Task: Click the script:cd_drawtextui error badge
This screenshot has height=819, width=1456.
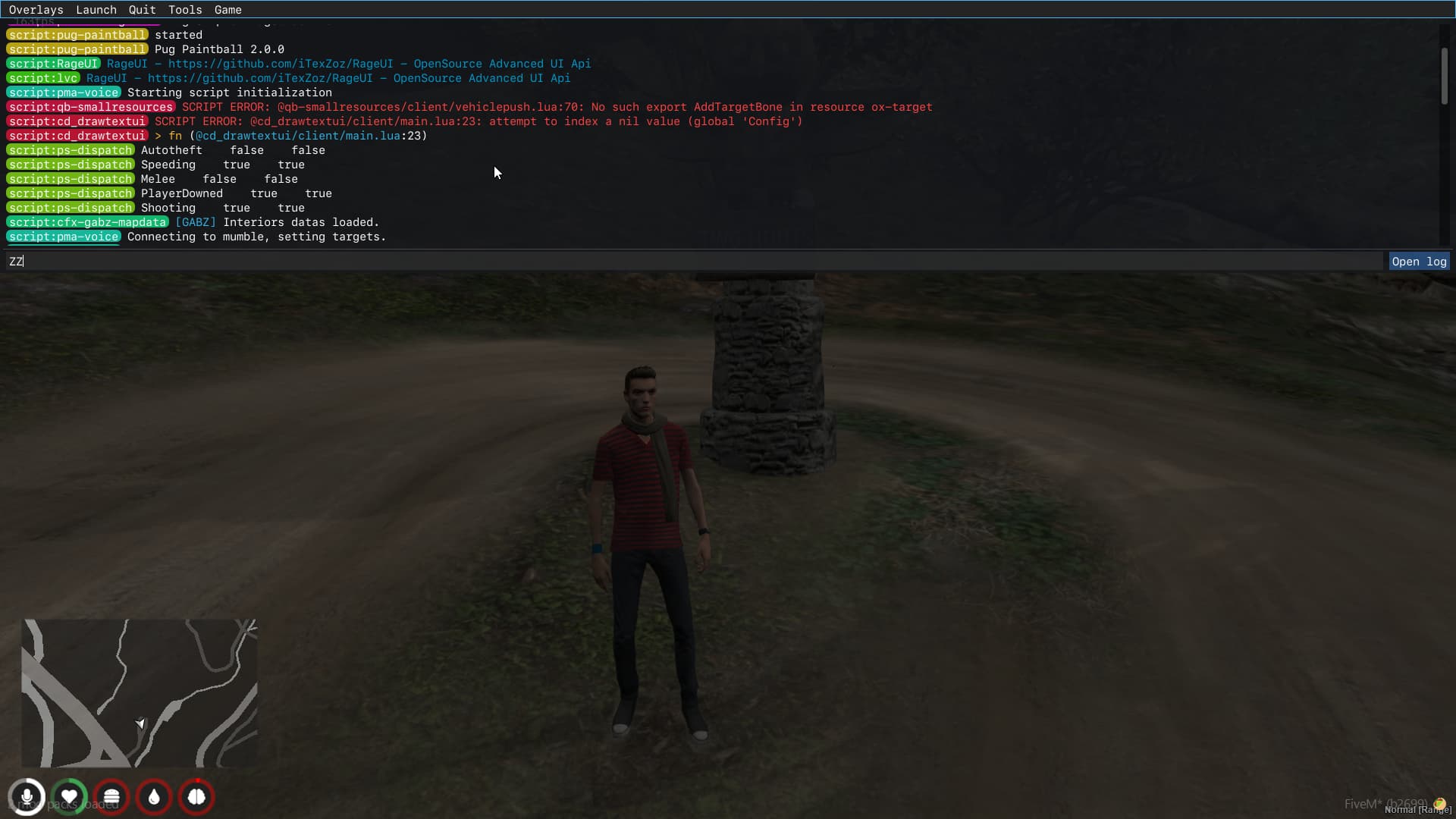Action: [77, 121]
